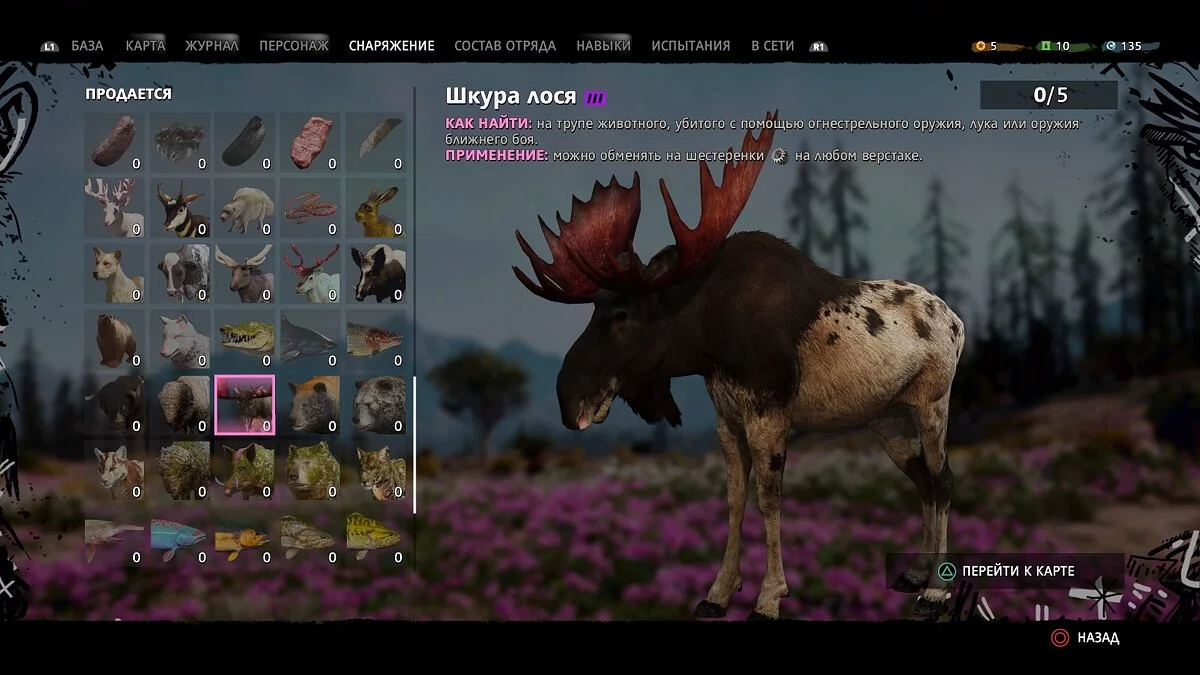This screenshot has width=1200, height=675.
Task: Choose the pink coiled snake slot
Action: click(312, 208)
